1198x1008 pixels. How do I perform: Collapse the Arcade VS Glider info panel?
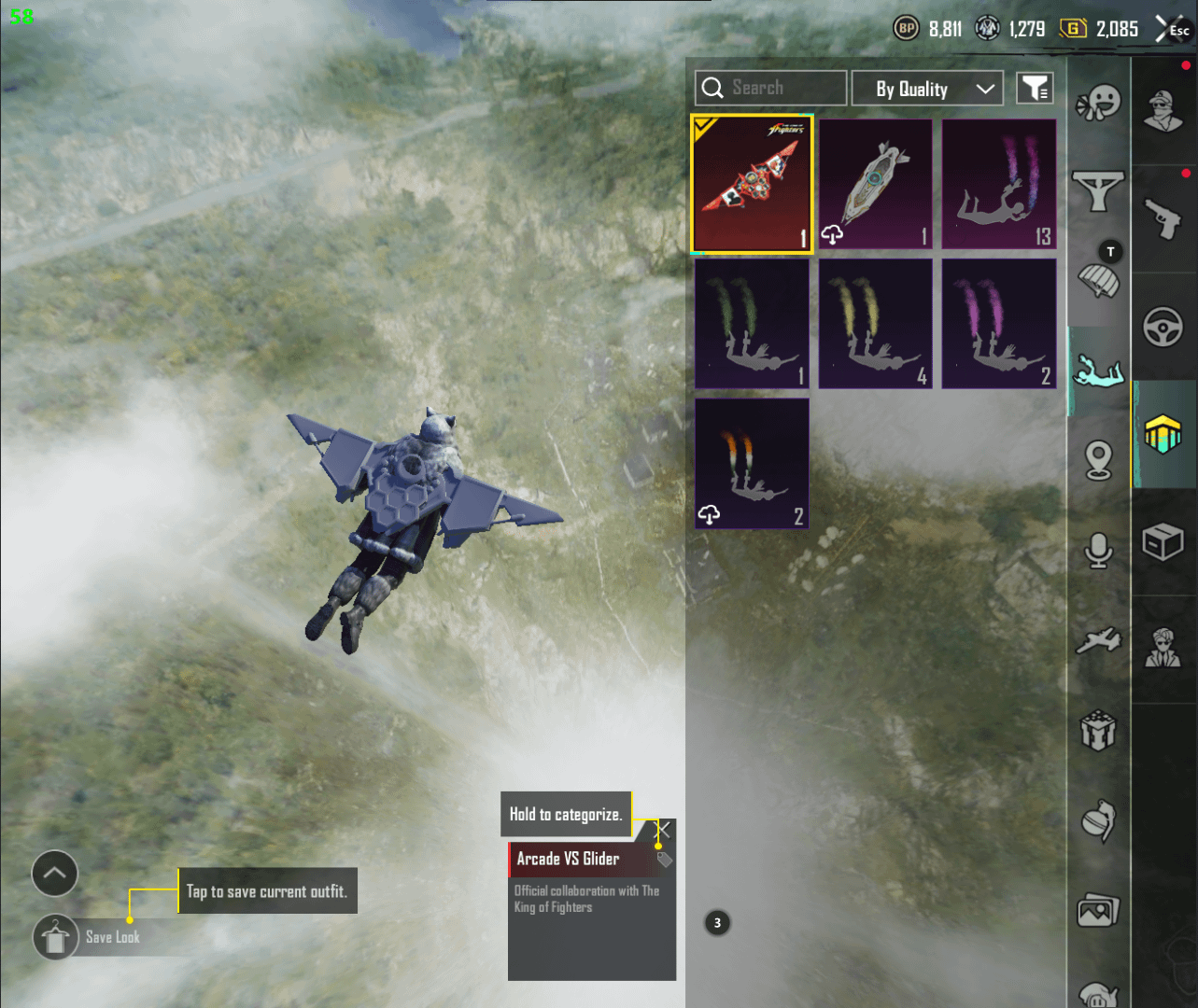pos(664,830)
